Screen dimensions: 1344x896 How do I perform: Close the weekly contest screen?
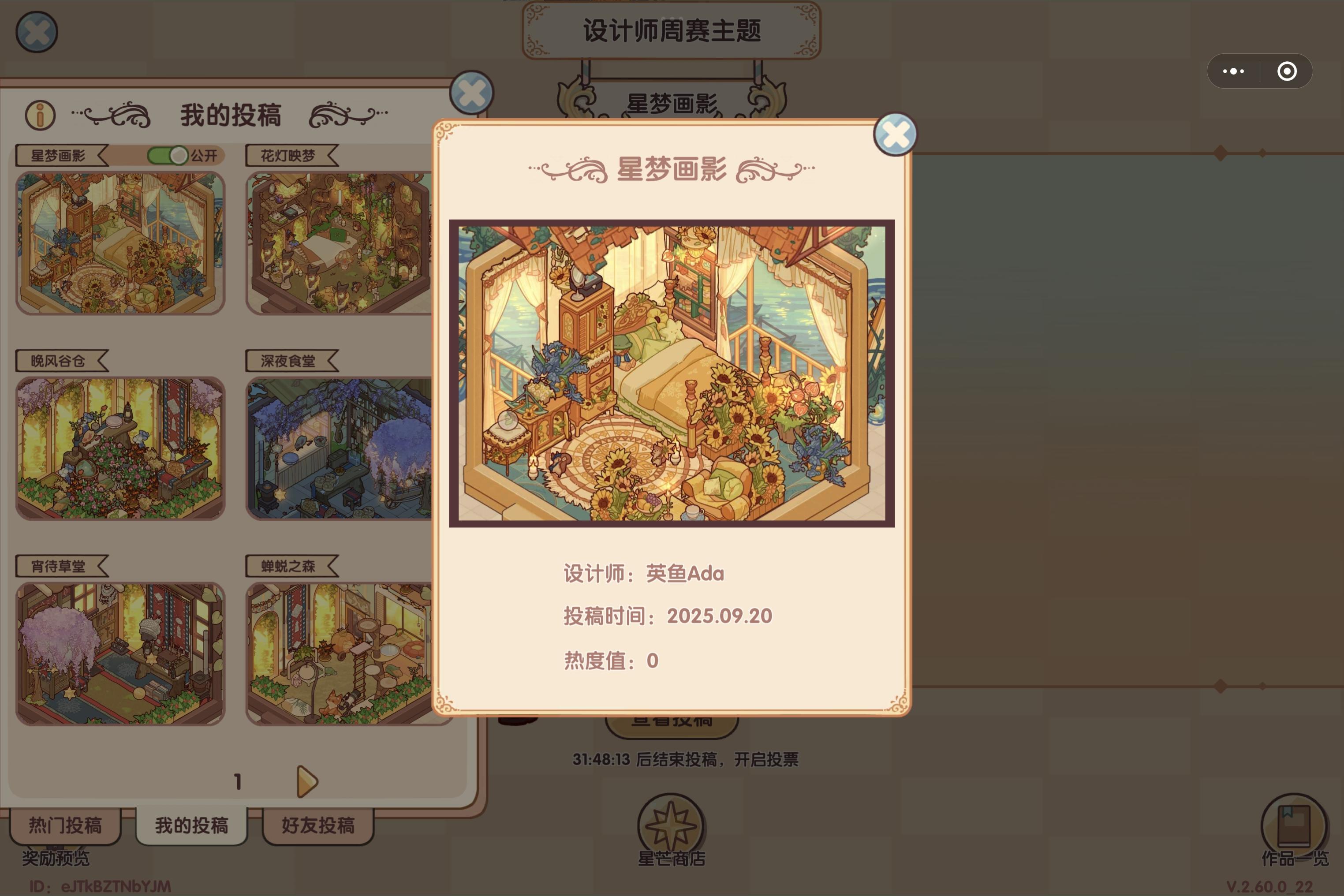(x=37, y=32)
